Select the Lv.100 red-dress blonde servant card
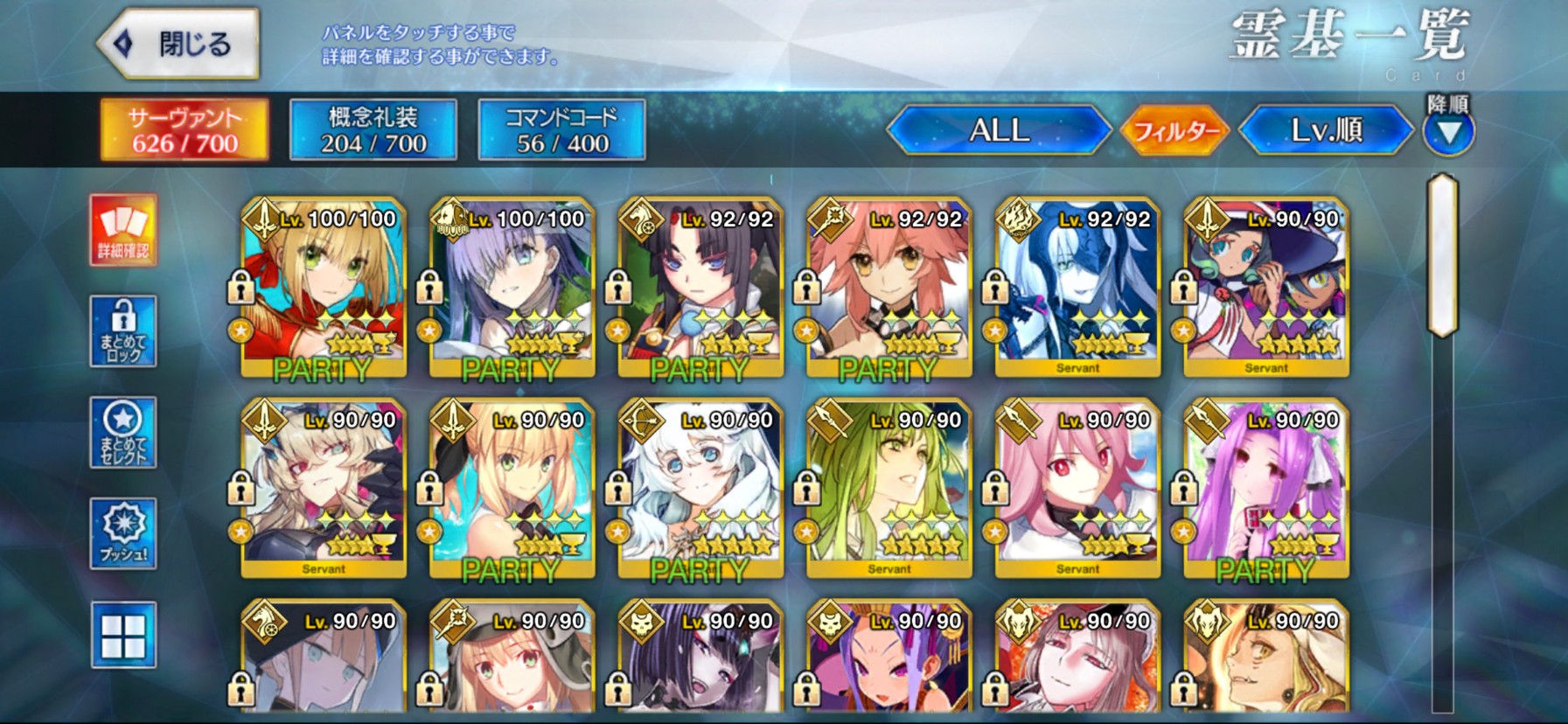The image size is (1568, 724). tap(324, 289)
